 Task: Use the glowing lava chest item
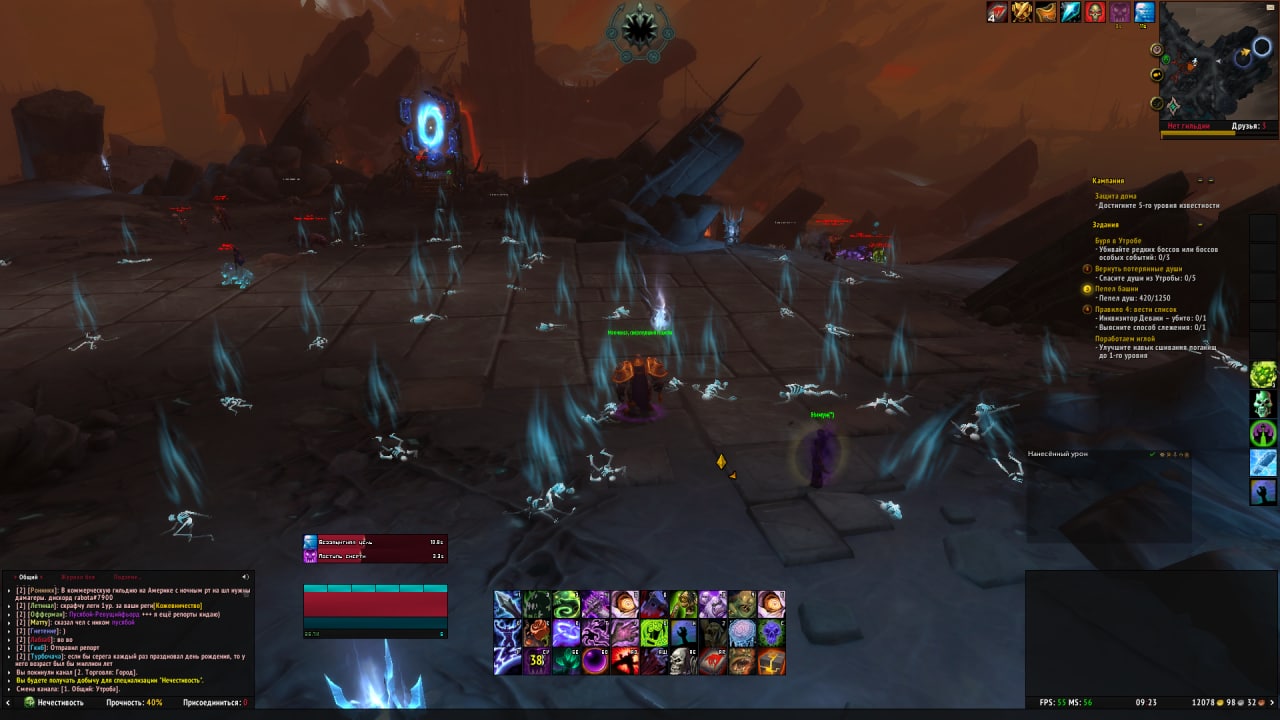click(x=771, y=661)
